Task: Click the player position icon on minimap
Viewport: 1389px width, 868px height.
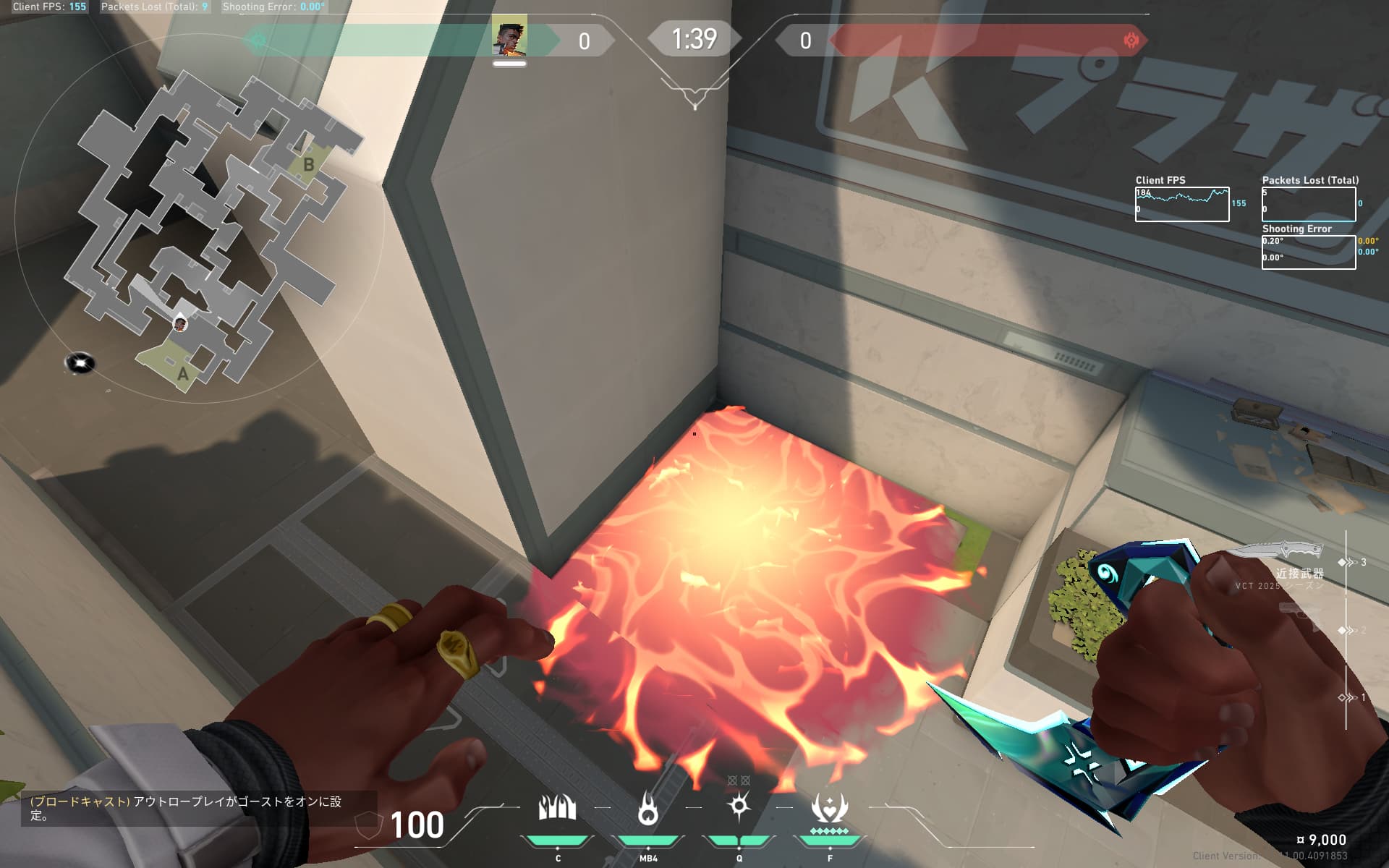Action: coord(180,323)
